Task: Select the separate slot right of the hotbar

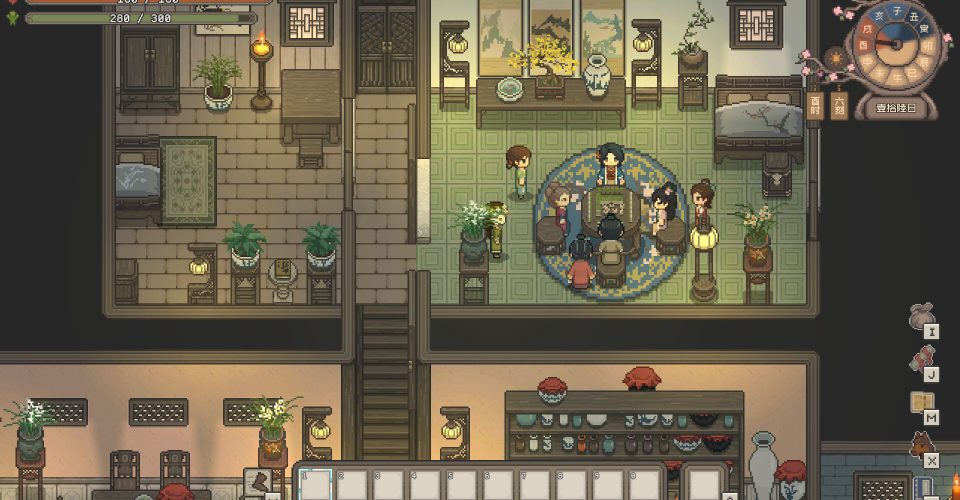Action: (706, 485)
